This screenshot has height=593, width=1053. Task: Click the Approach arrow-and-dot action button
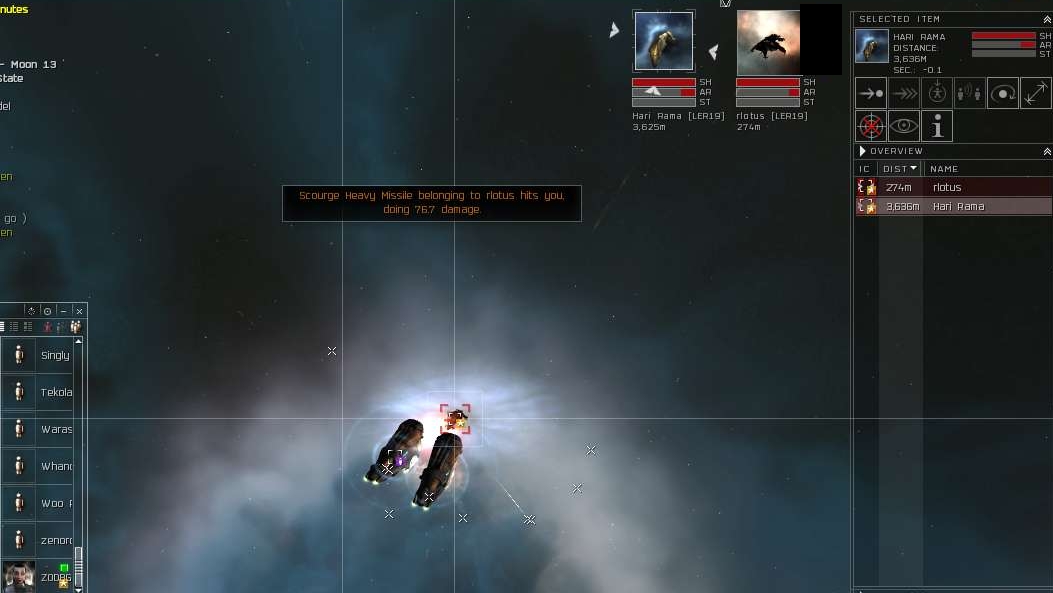(871, 93)
